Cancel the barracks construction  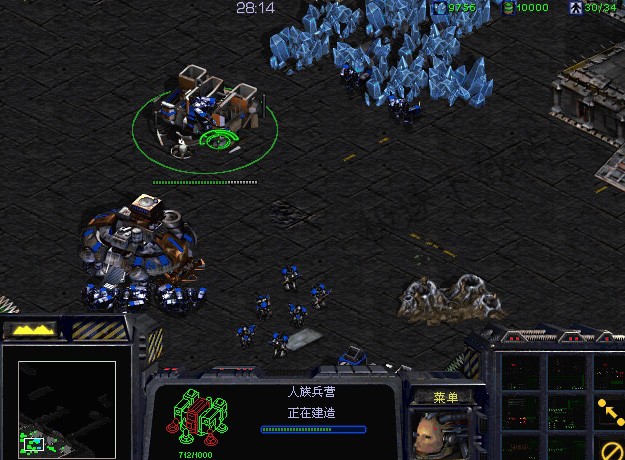[x=611, y=446]
